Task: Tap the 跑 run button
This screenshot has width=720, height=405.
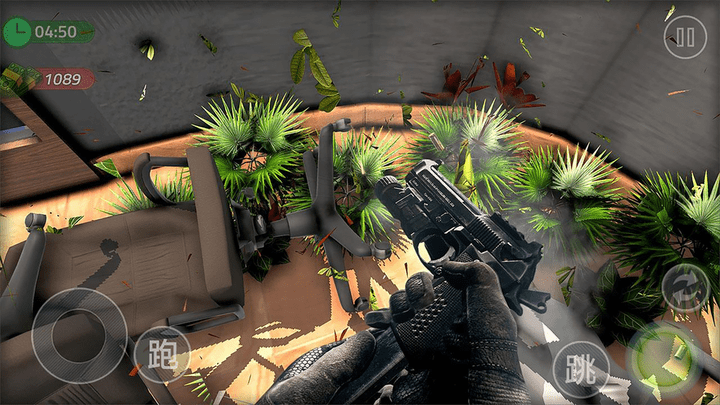Action: click(x=161, y=354)
